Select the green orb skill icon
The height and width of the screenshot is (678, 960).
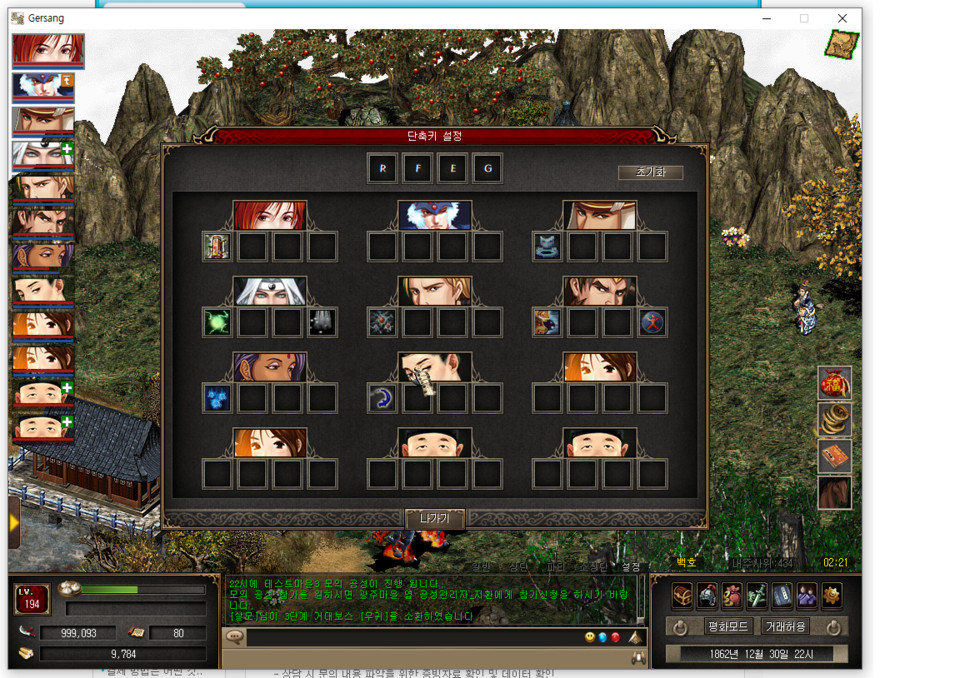[x=217, y=322]
